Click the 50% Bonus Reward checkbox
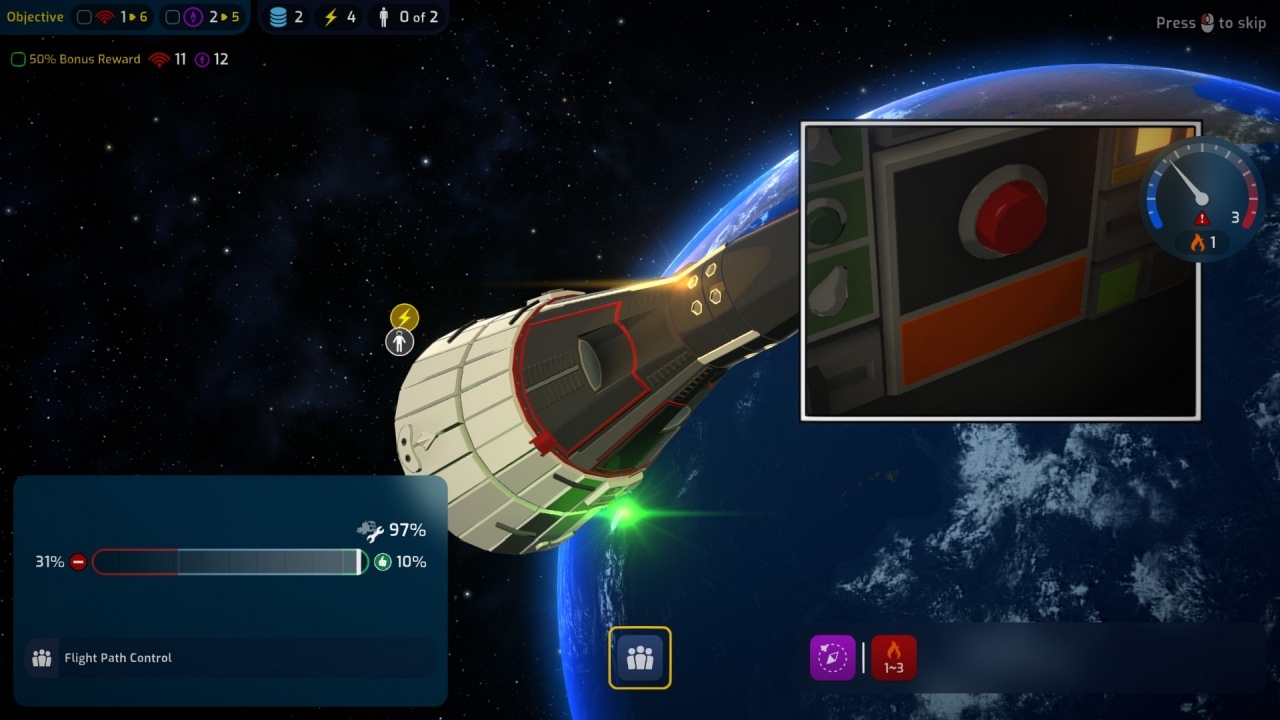Image resolution: width=1280 pixels, height=720 pixels. pos(18,60)
